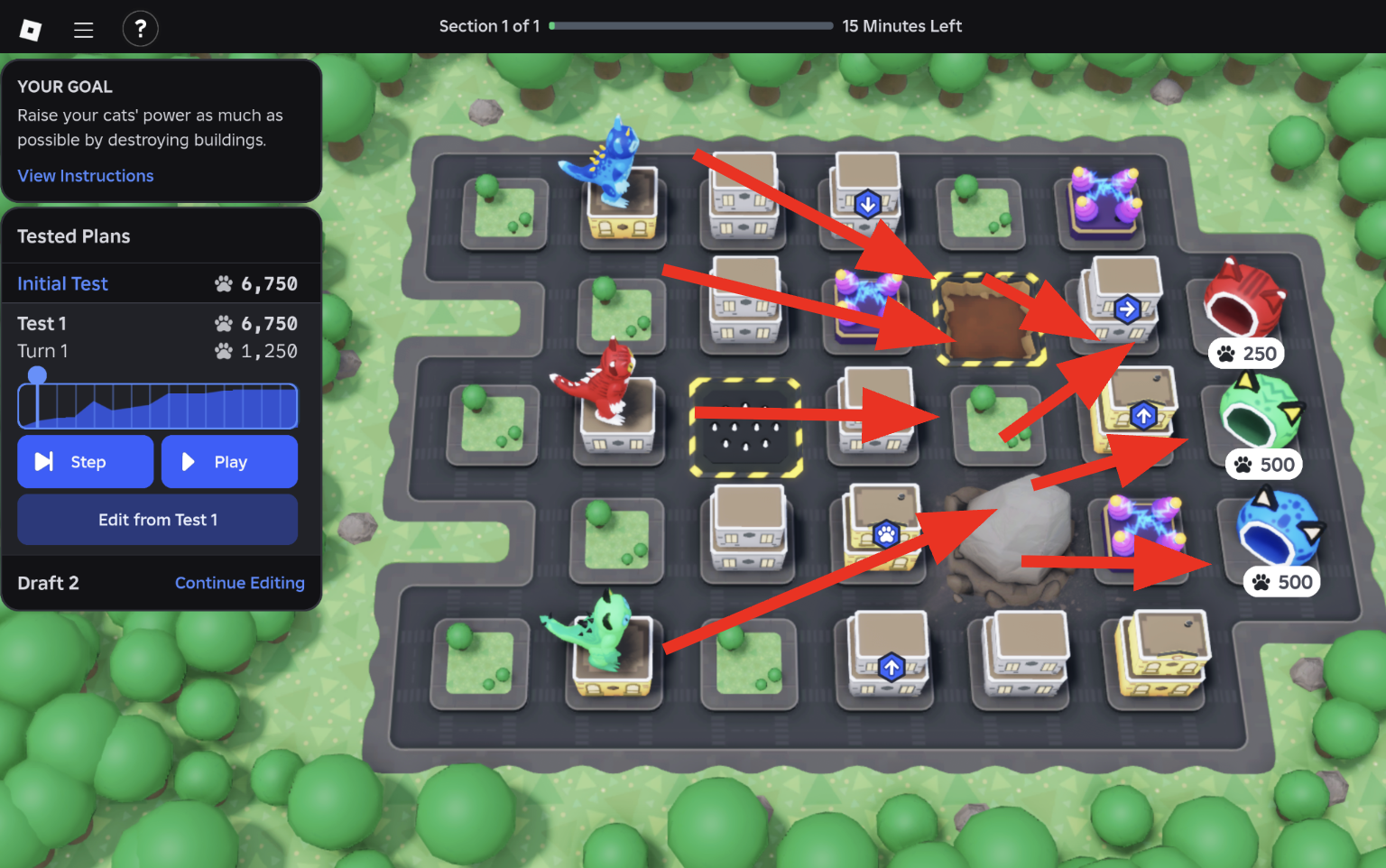Select the Initial Test plan entry
This screenshot has height=868, width=1386.
point(62,282)
